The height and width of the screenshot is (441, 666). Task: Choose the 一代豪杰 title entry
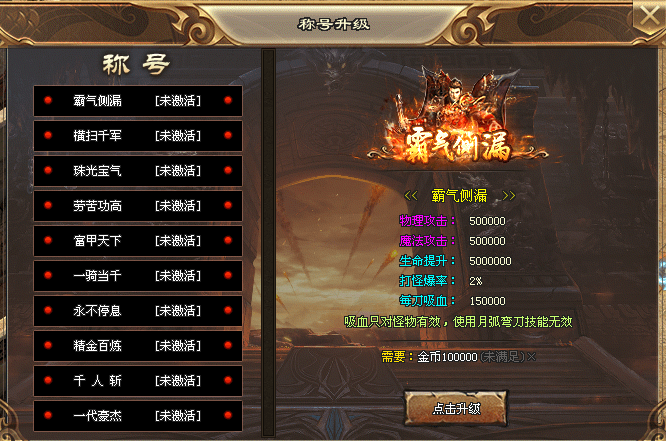[x=138, y=414]
